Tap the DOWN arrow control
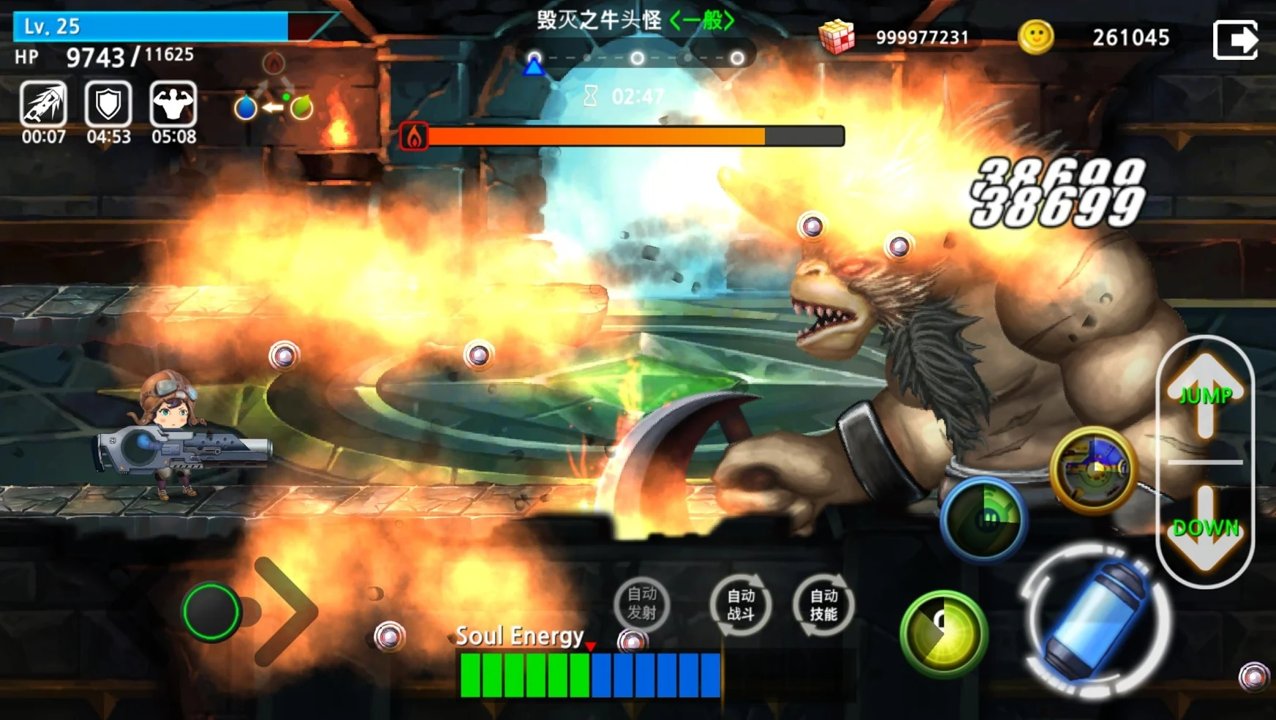Viewport: 1276px width, 720px height. [x=1205, y=528]
